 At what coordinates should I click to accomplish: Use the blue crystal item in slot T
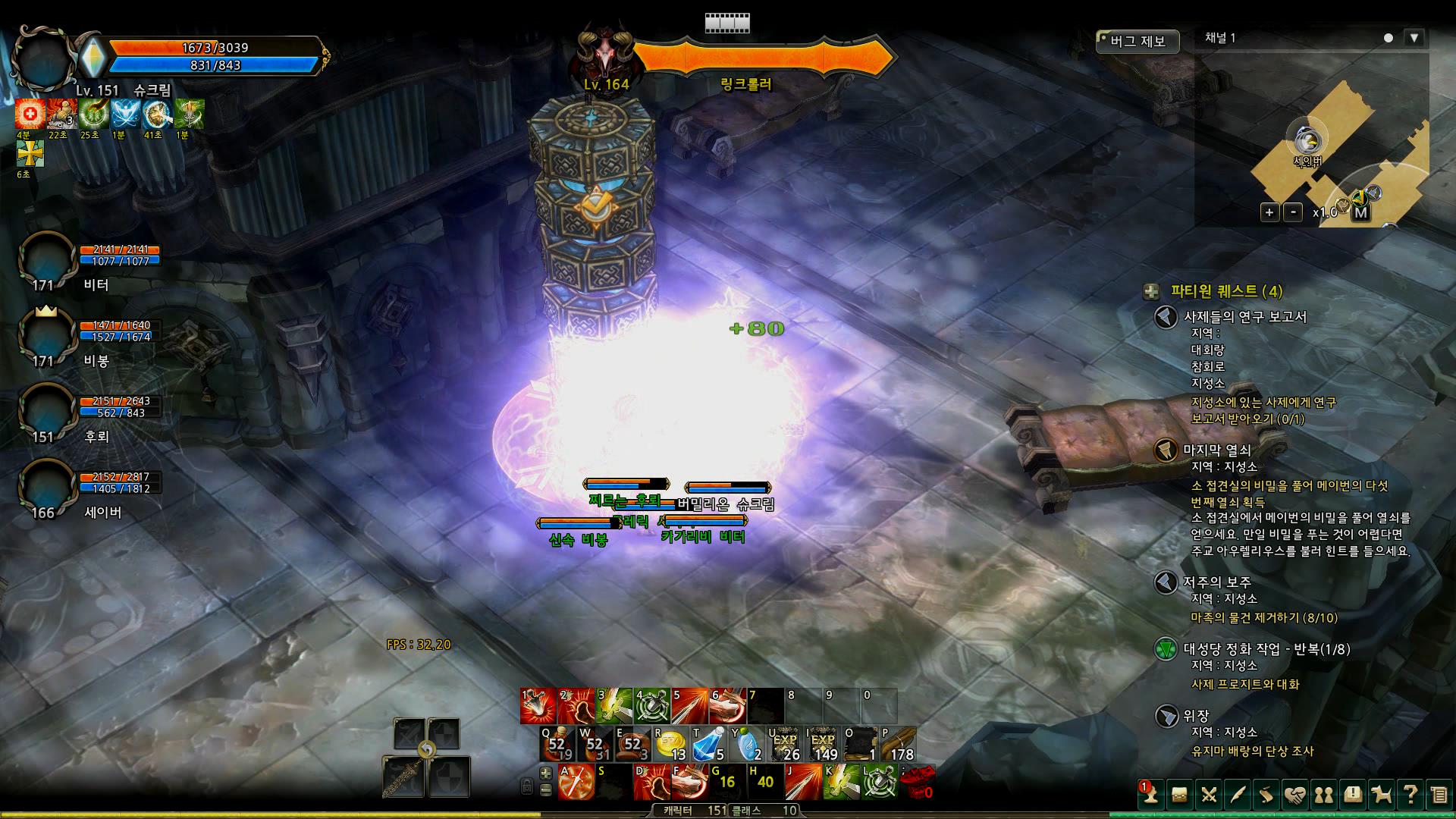pos(709,744)
